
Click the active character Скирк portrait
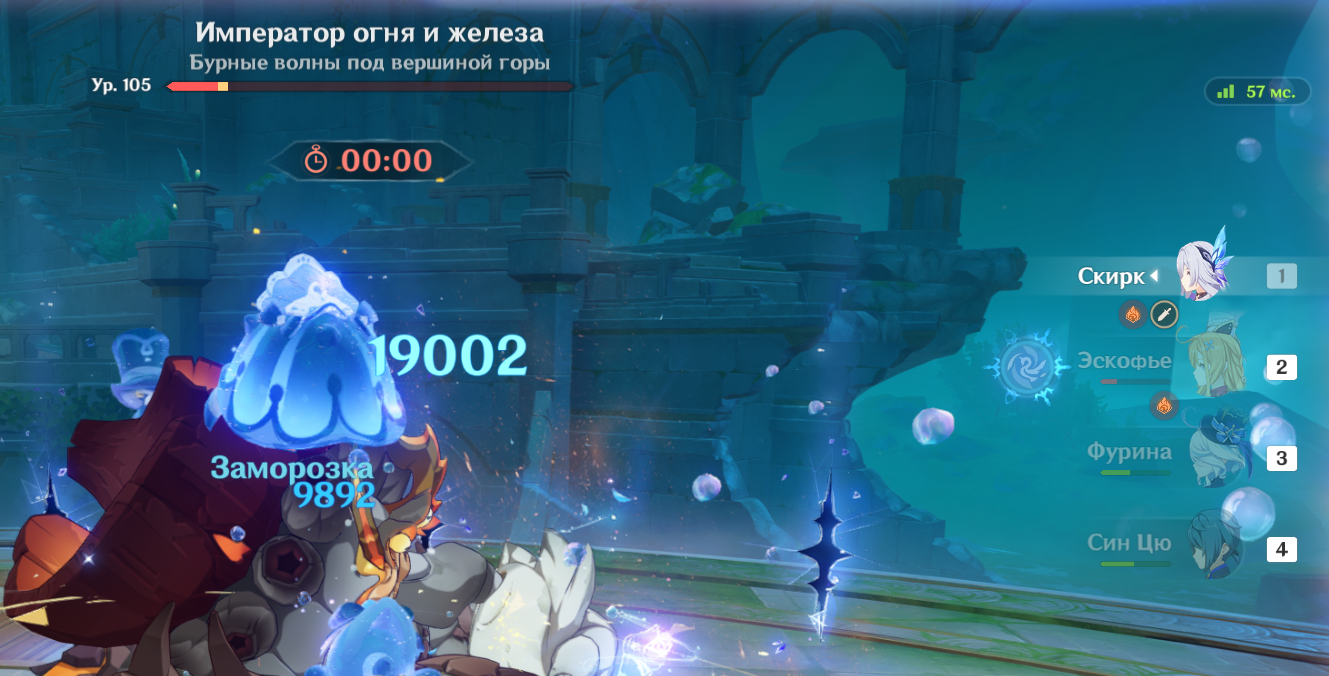click(1198, 274)
